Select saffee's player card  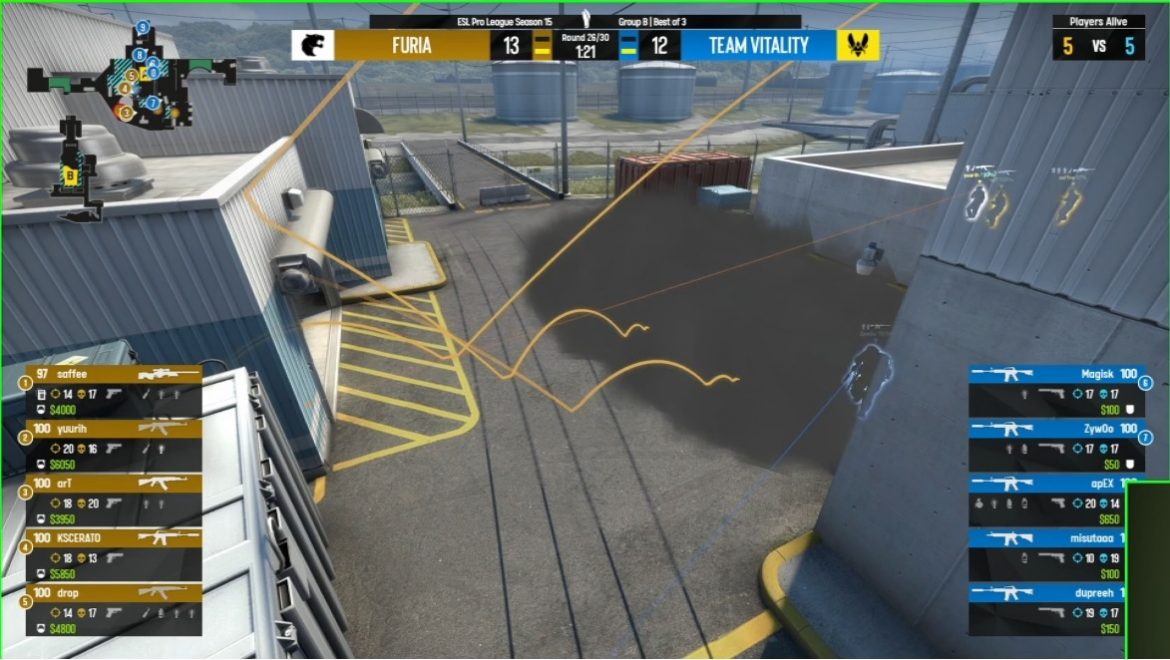coord(114,391)
